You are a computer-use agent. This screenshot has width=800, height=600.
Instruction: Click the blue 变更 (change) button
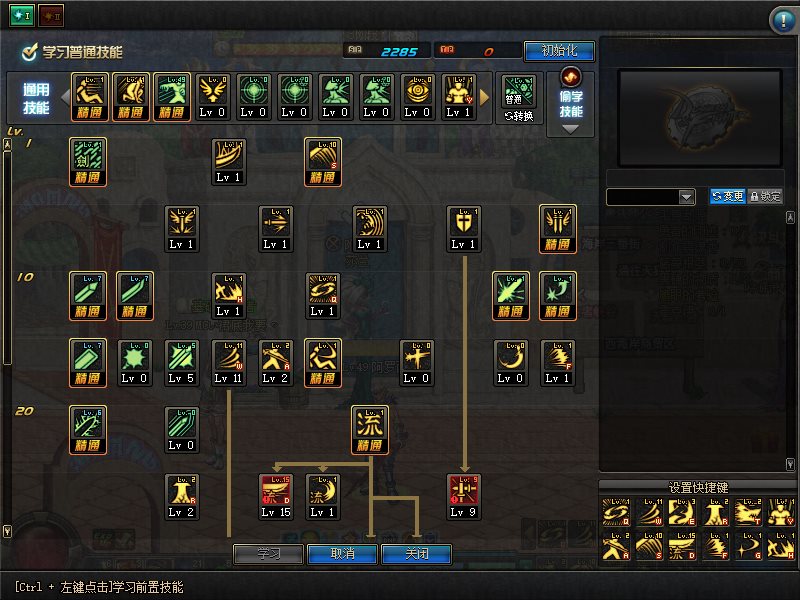click(x=728, y=197)
